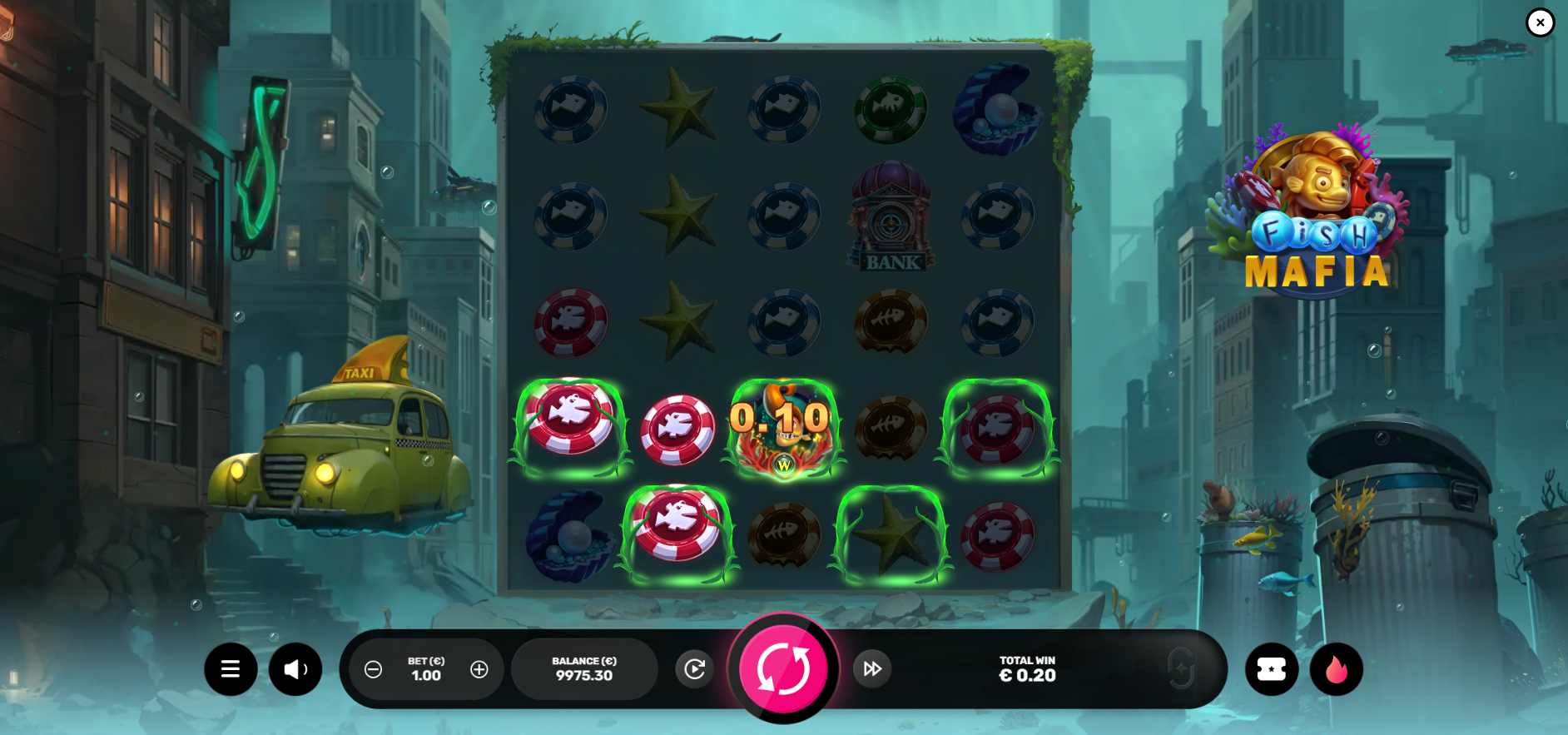Open the autoplay settings button
This screenshot has width=1568, height=735.
(695, 668)
